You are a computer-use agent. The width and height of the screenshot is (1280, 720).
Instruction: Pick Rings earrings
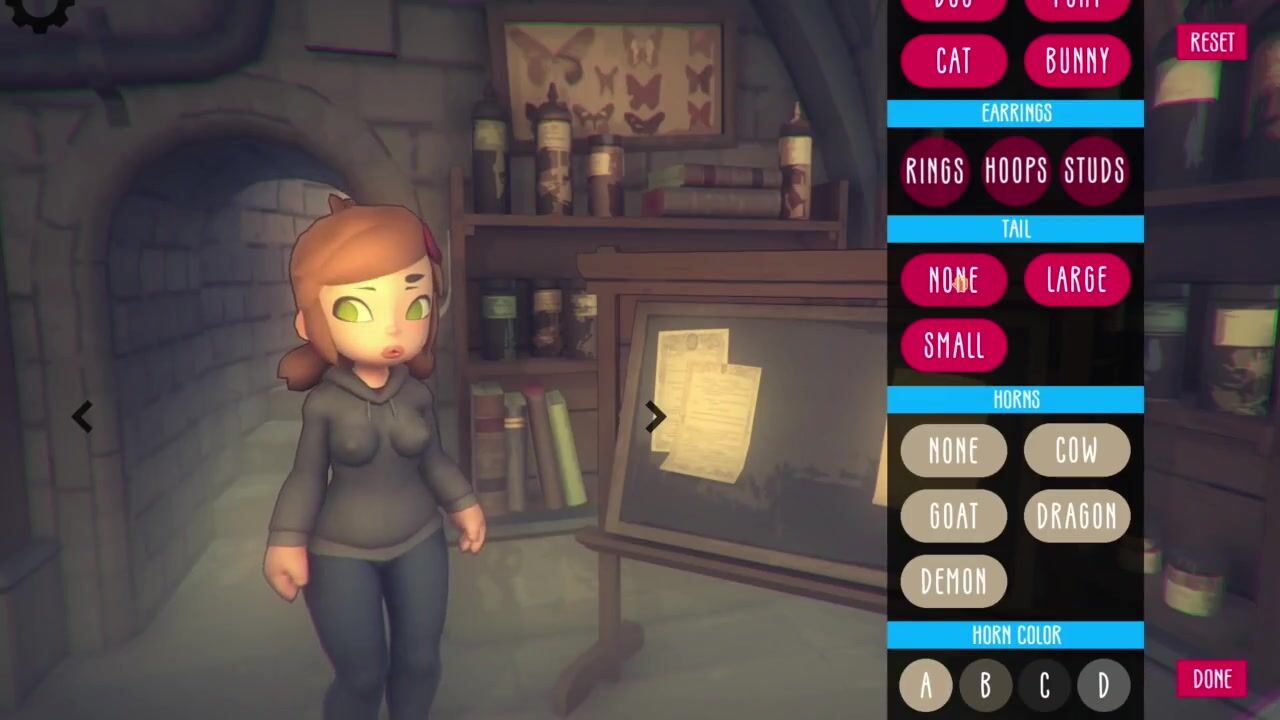pyautogui.click(x=935, y=171)
